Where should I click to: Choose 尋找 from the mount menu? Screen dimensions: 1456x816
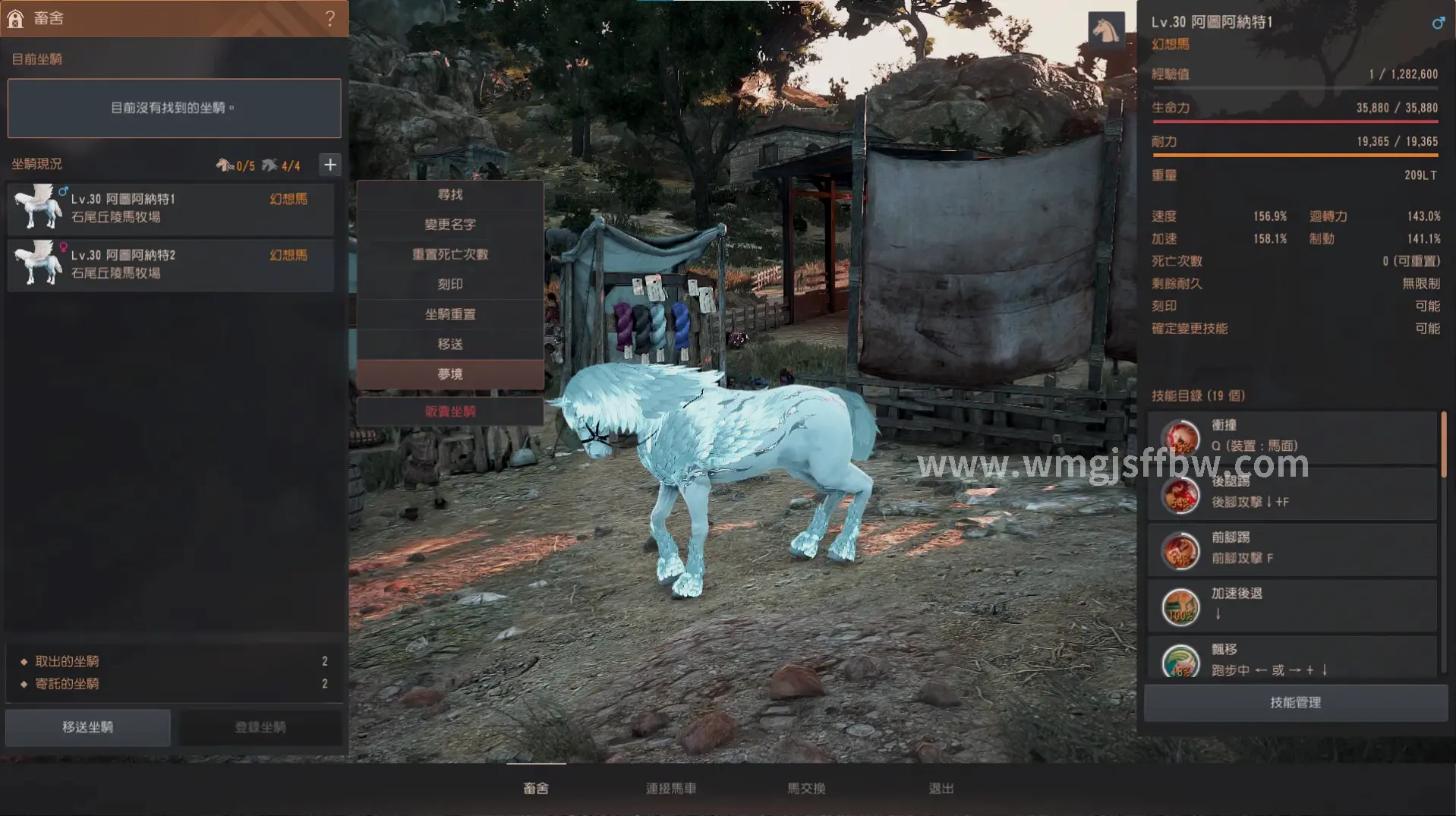450,195
